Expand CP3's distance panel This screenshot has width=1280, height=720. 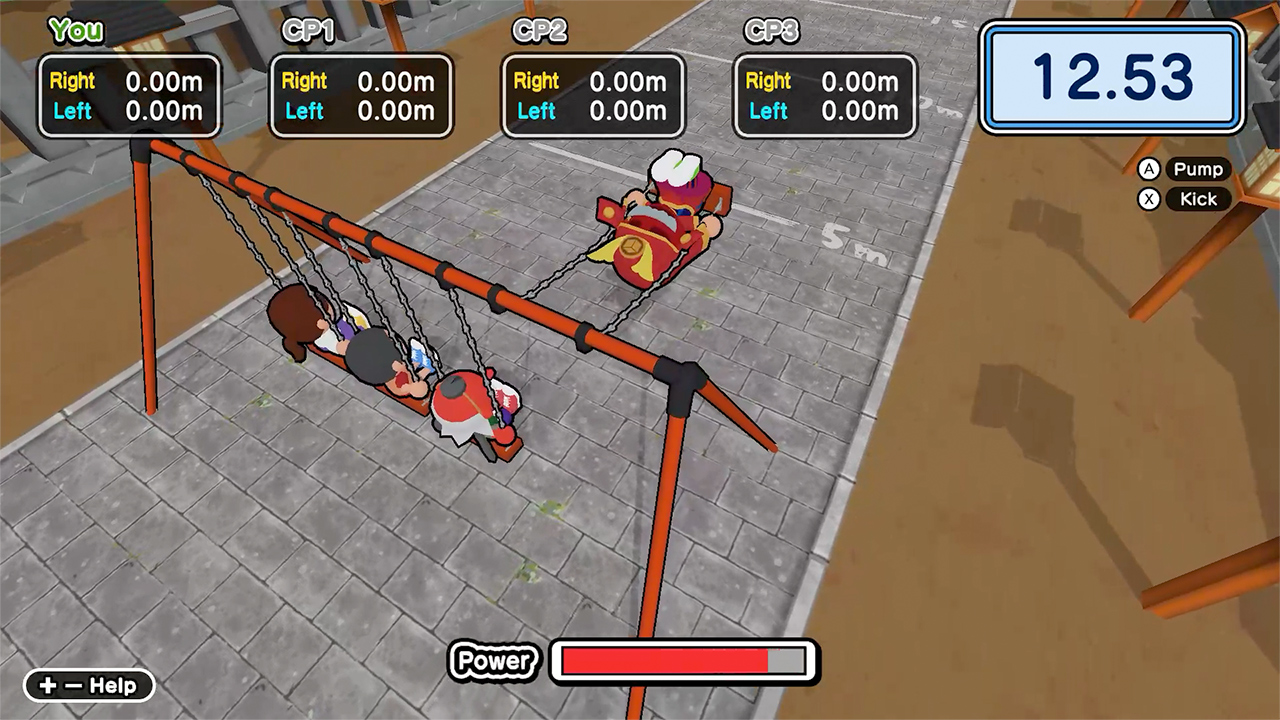824,96
